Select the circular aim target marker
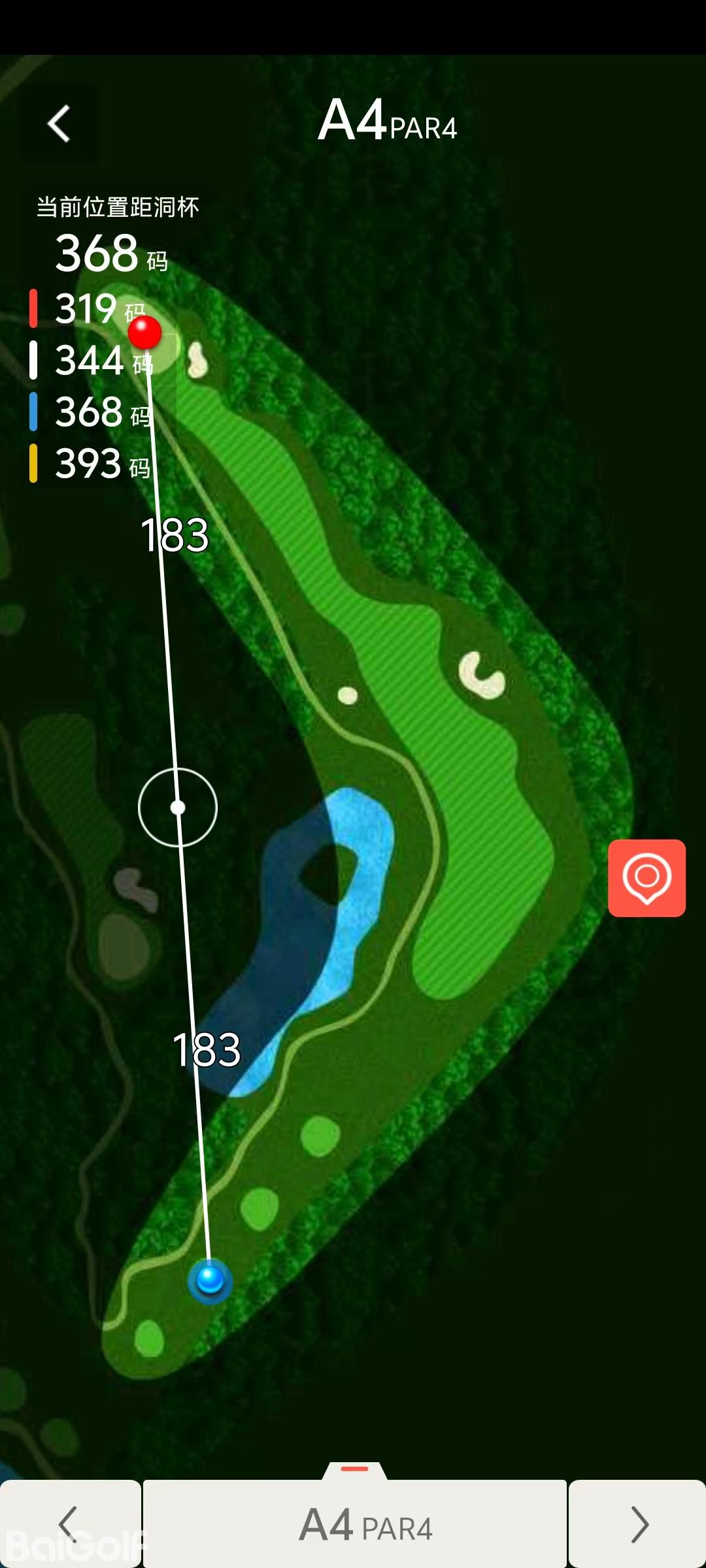Screen dimensions: 706x1568 click(x=178, y=808)
